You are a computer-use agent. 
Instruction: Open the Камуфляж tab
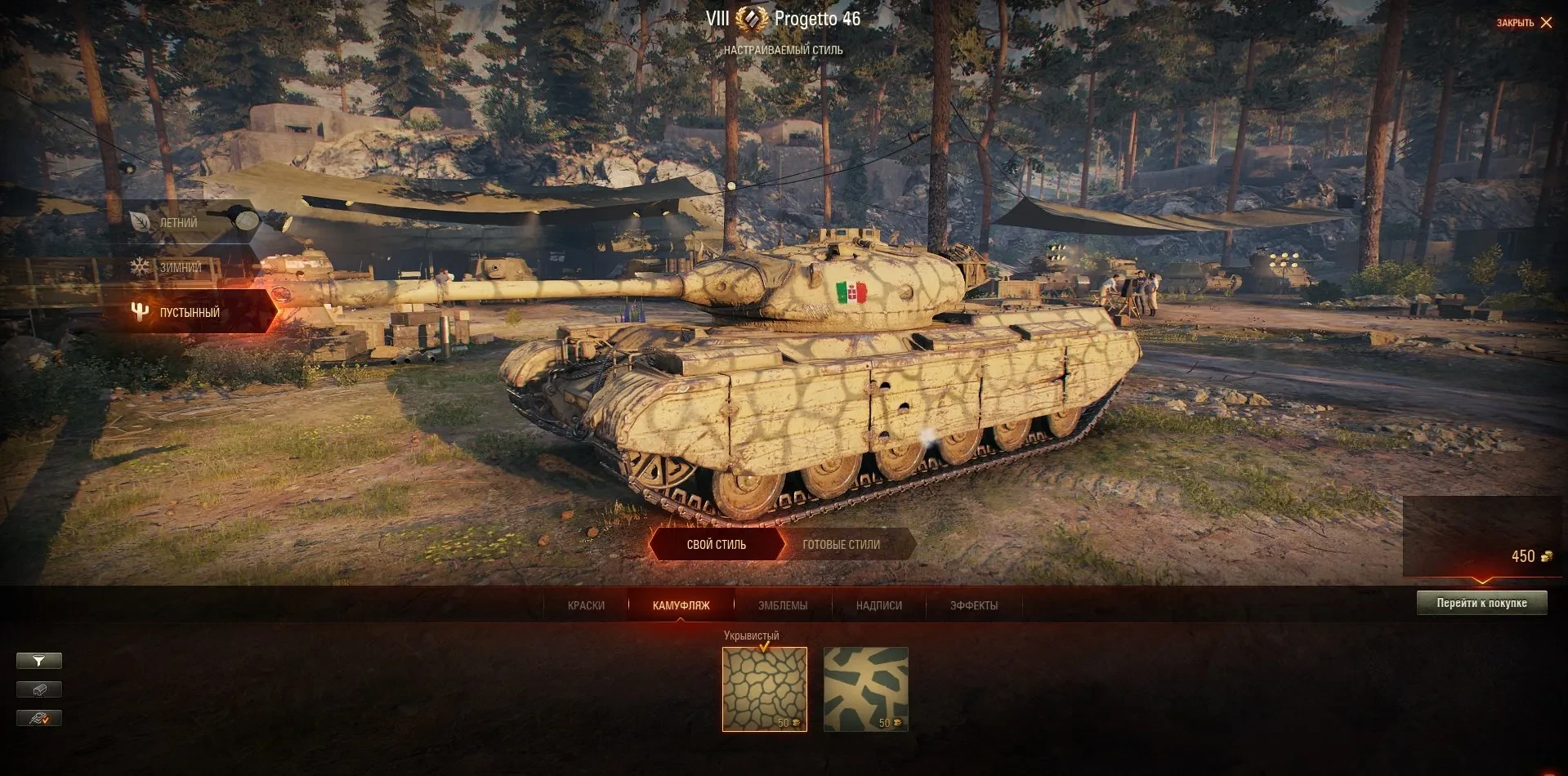tap(681, 605)
